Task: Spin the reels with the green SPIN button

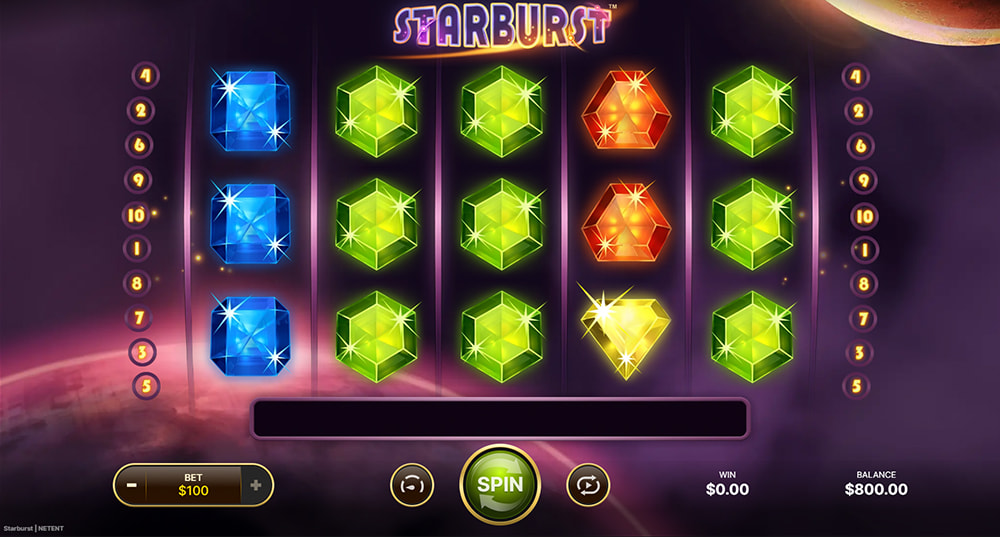Action: click(x=499, y=484)
